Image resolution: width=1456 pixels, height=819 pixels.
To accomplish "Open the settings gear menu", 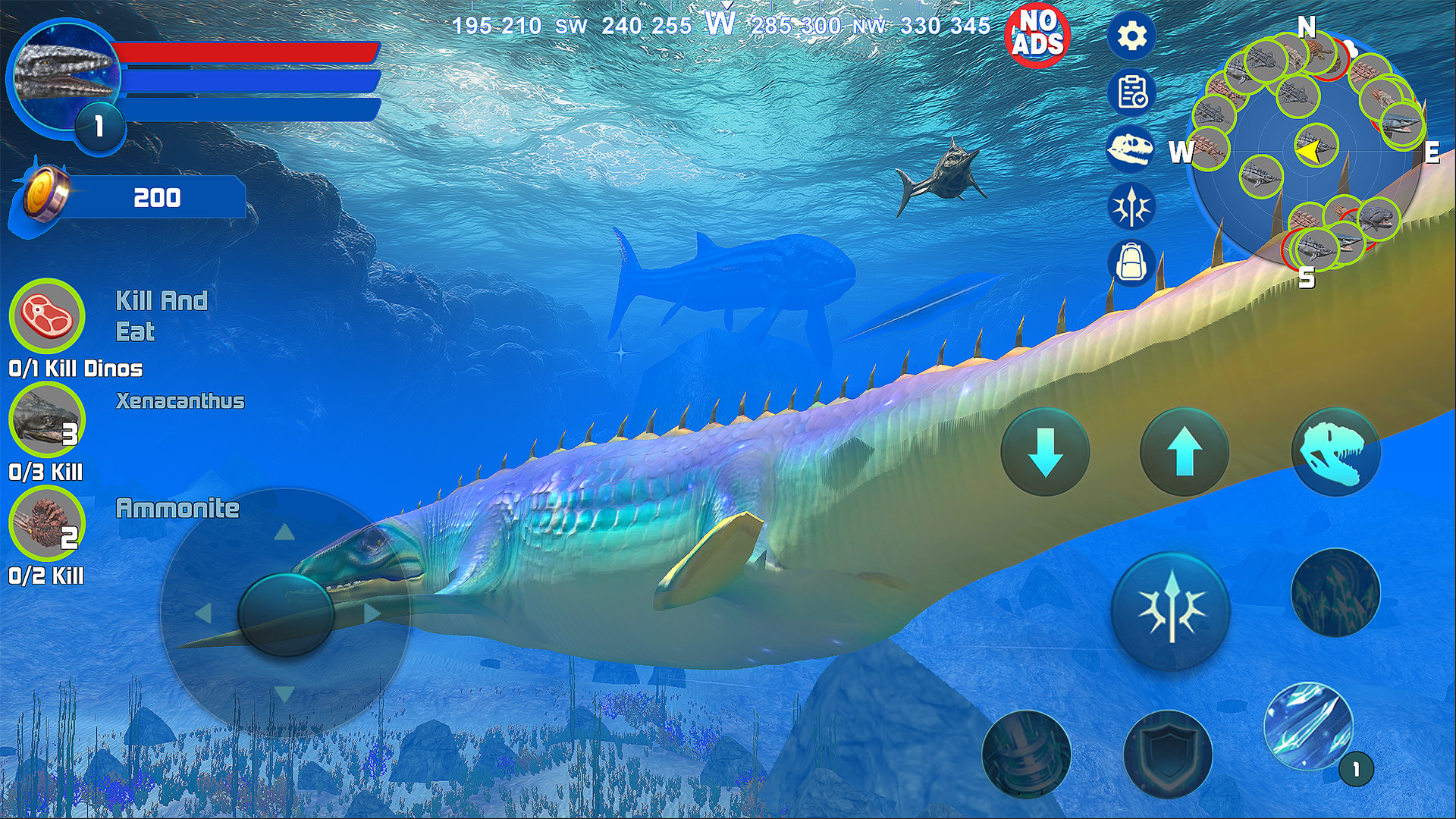I will 1131,36.
